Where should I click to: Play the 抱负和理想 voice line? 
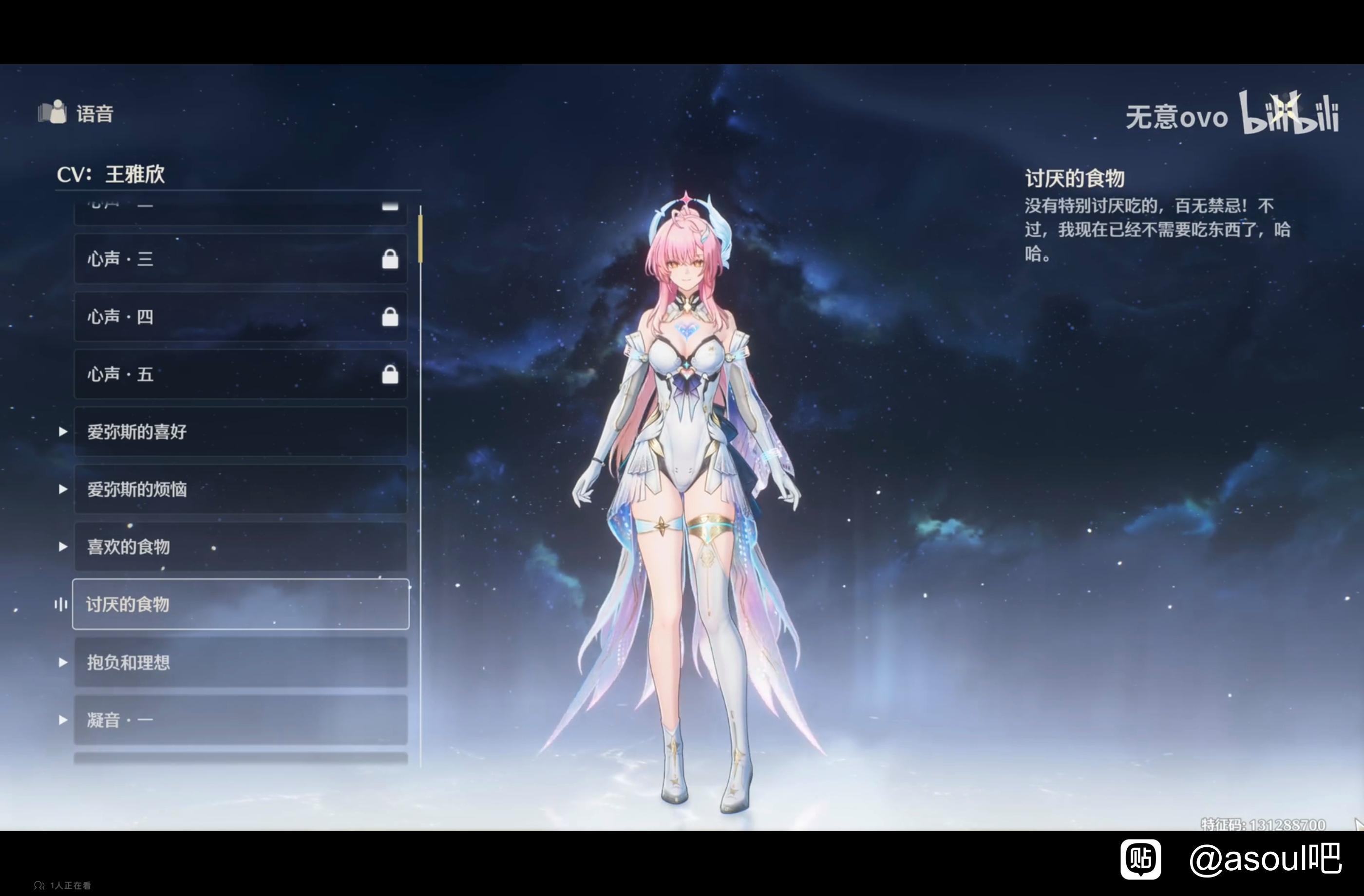pyautogui.click(x=240, y=662)
